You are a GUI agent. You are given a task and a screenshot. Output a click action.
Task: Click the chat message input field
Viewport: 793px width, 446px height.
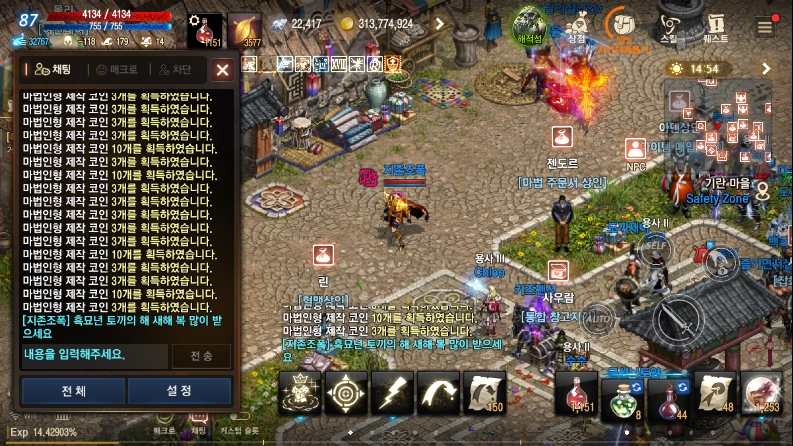pos(93,355)
